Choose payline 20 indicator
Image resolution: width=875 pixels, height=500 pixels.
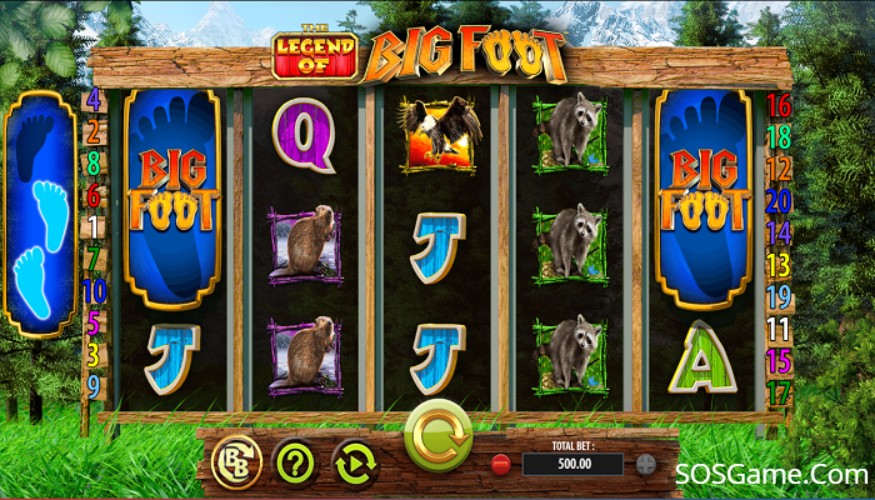point(778,201)
